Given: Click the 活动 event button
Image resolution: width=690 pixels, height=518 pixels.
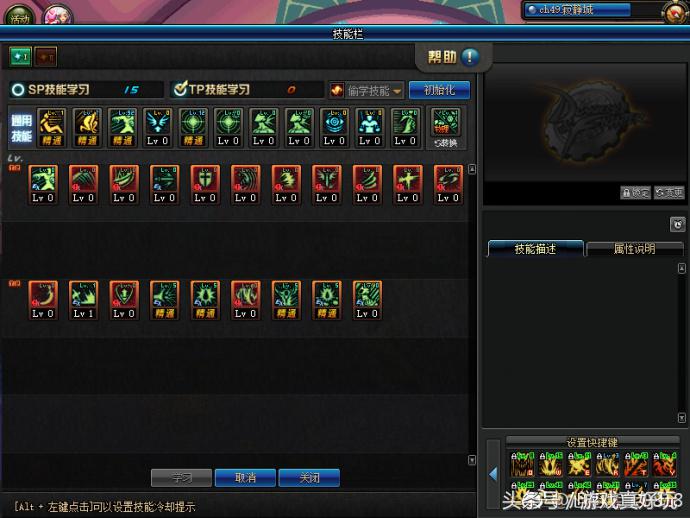Looking at the screenshot, I should point(19,16).
